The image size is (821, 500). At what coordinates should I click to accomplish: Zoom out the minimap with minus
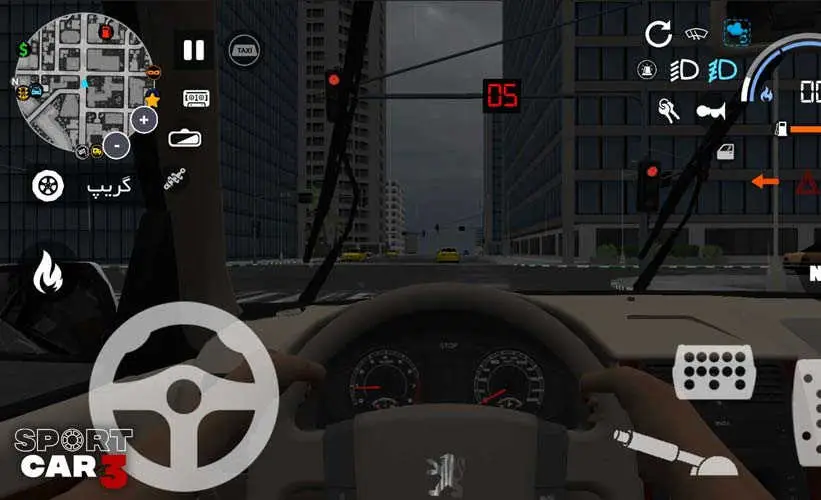(117, 145)
